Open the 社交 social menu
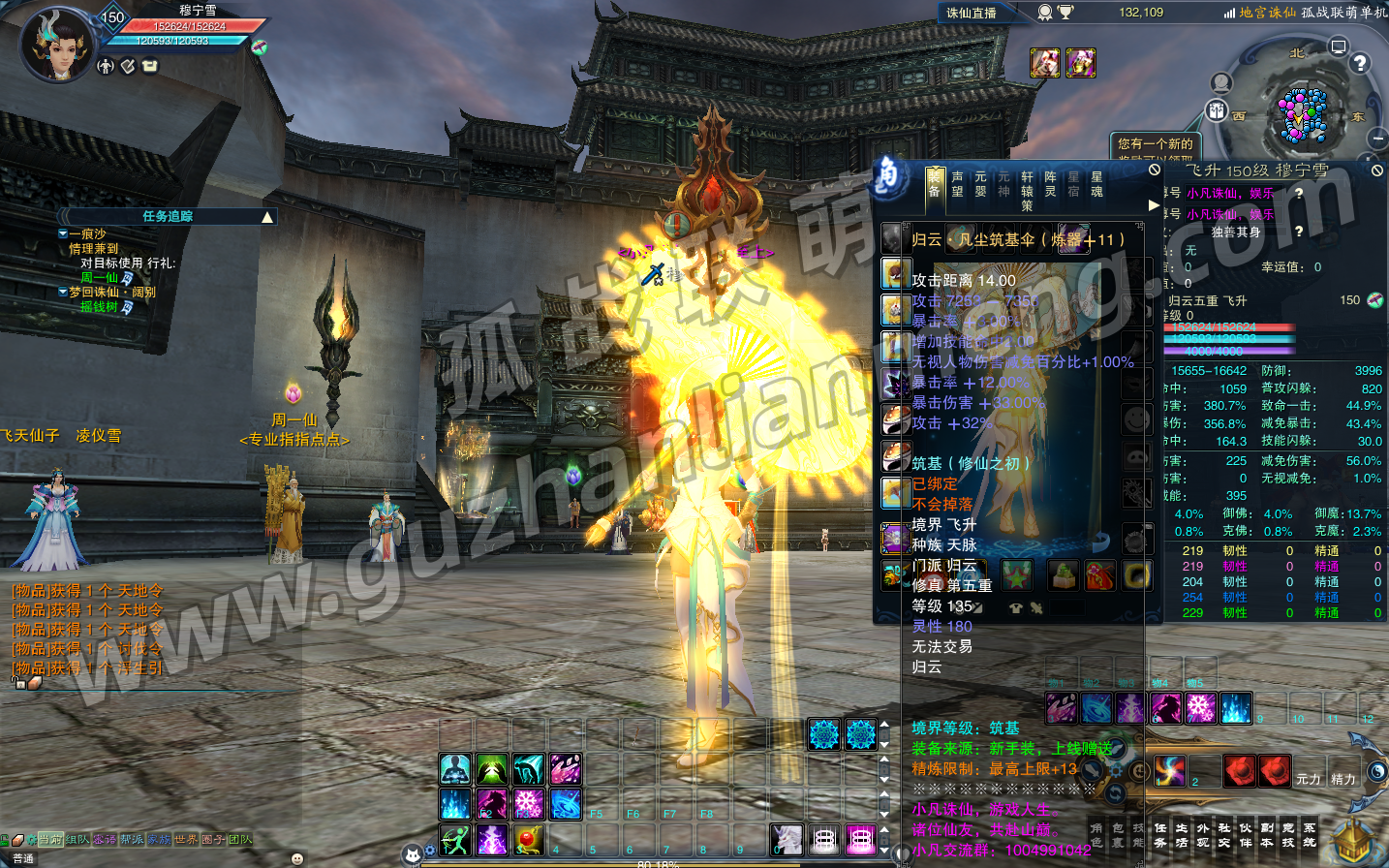 [1224, 835]
